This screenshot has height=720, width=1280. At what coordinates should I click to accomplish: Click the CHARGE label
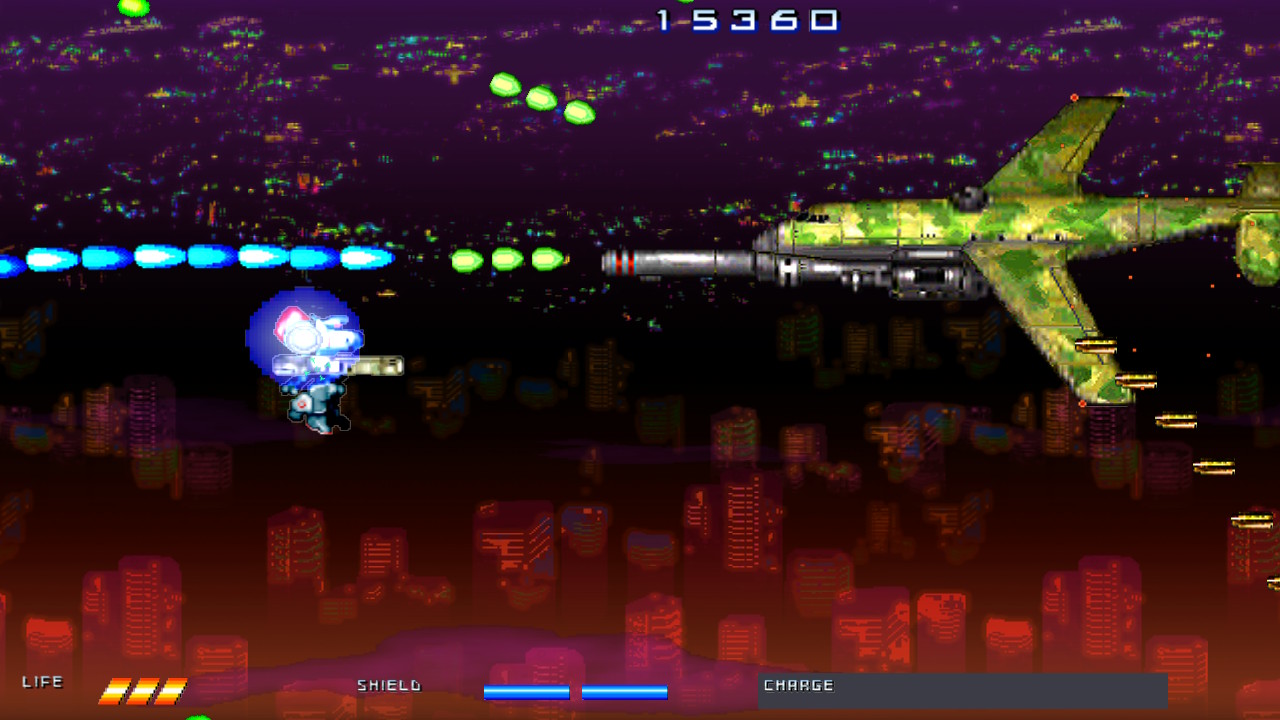click(798, 686)
